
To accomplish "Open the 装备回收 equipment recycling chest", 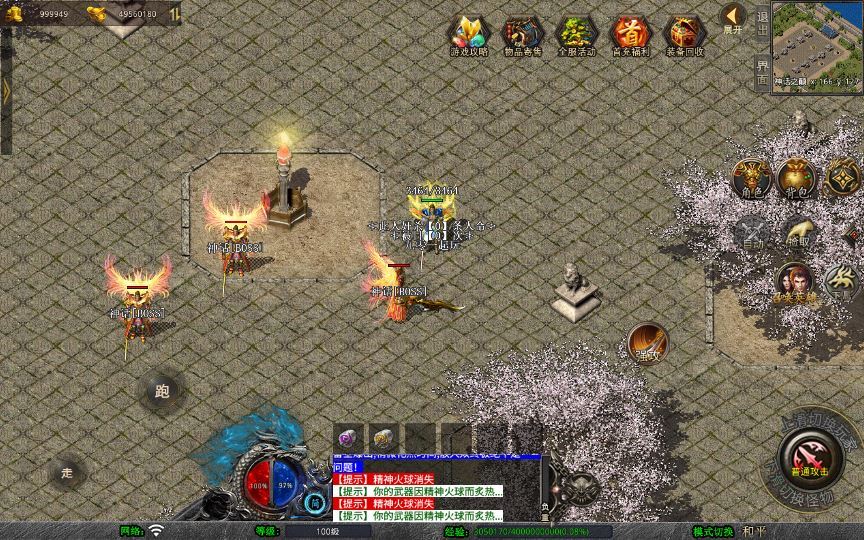I will click(x=684, y=35).
